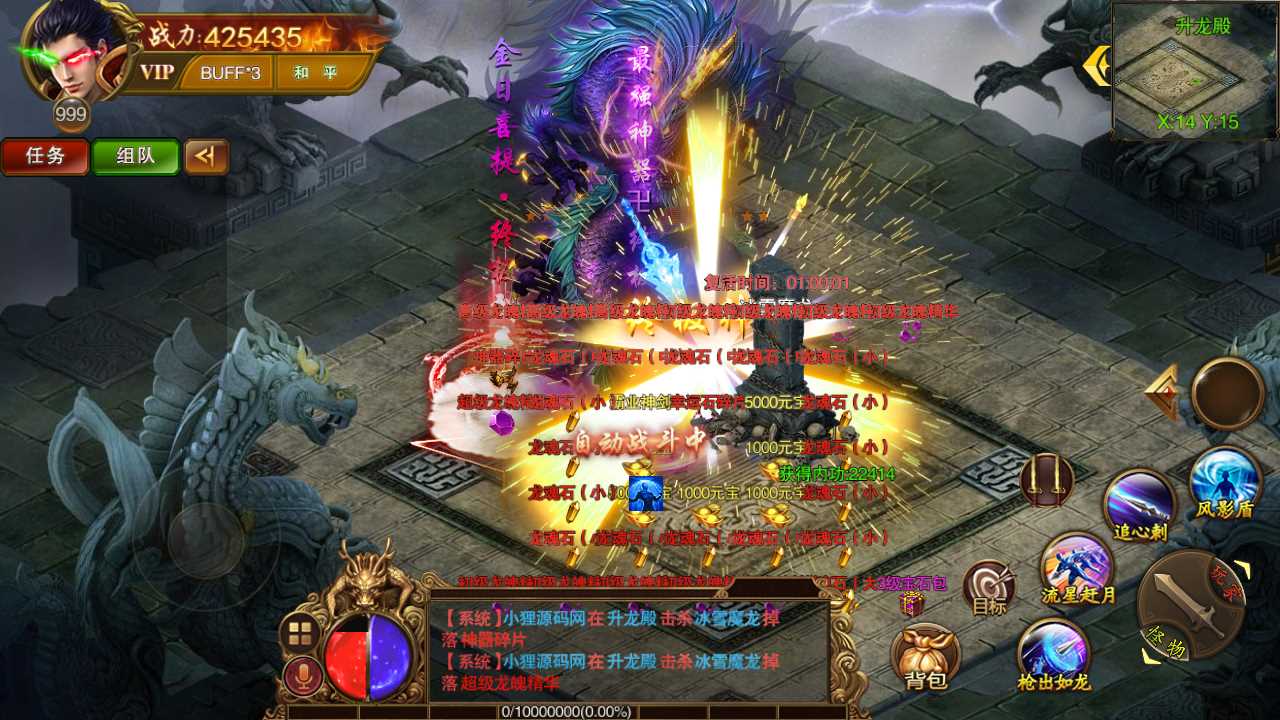Switch off 和平 peace mode
Screen dimensions: 1280x720
pyautogui.click(x=317, y=73)
